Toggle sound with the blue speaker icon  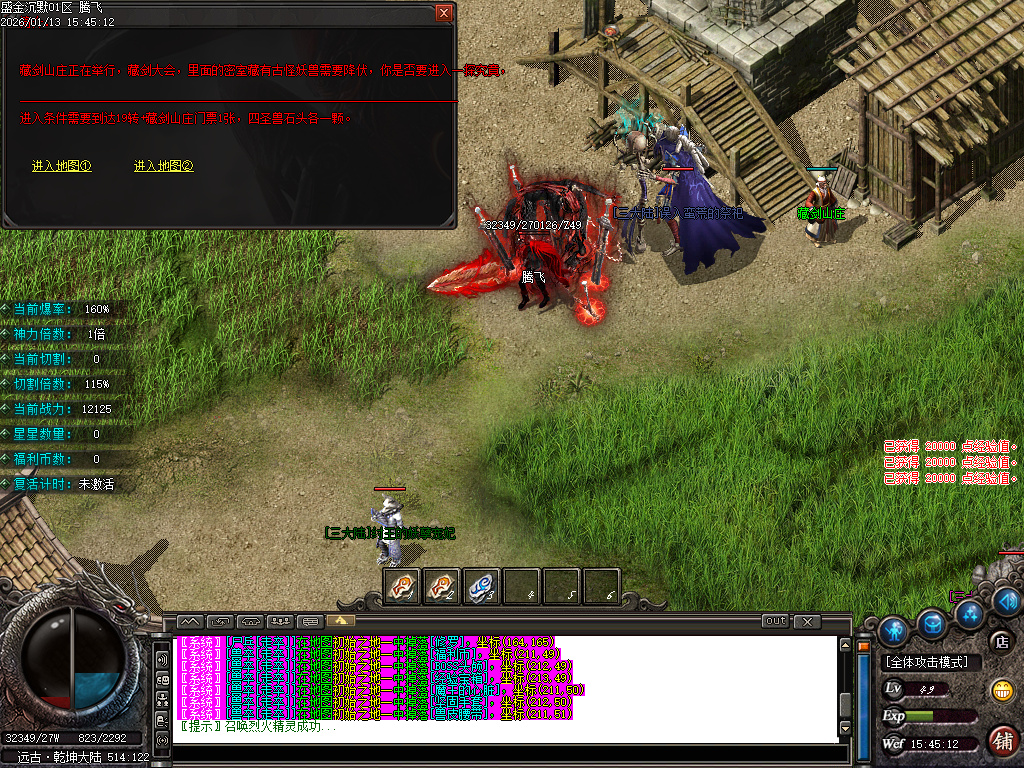point(1007,600)
